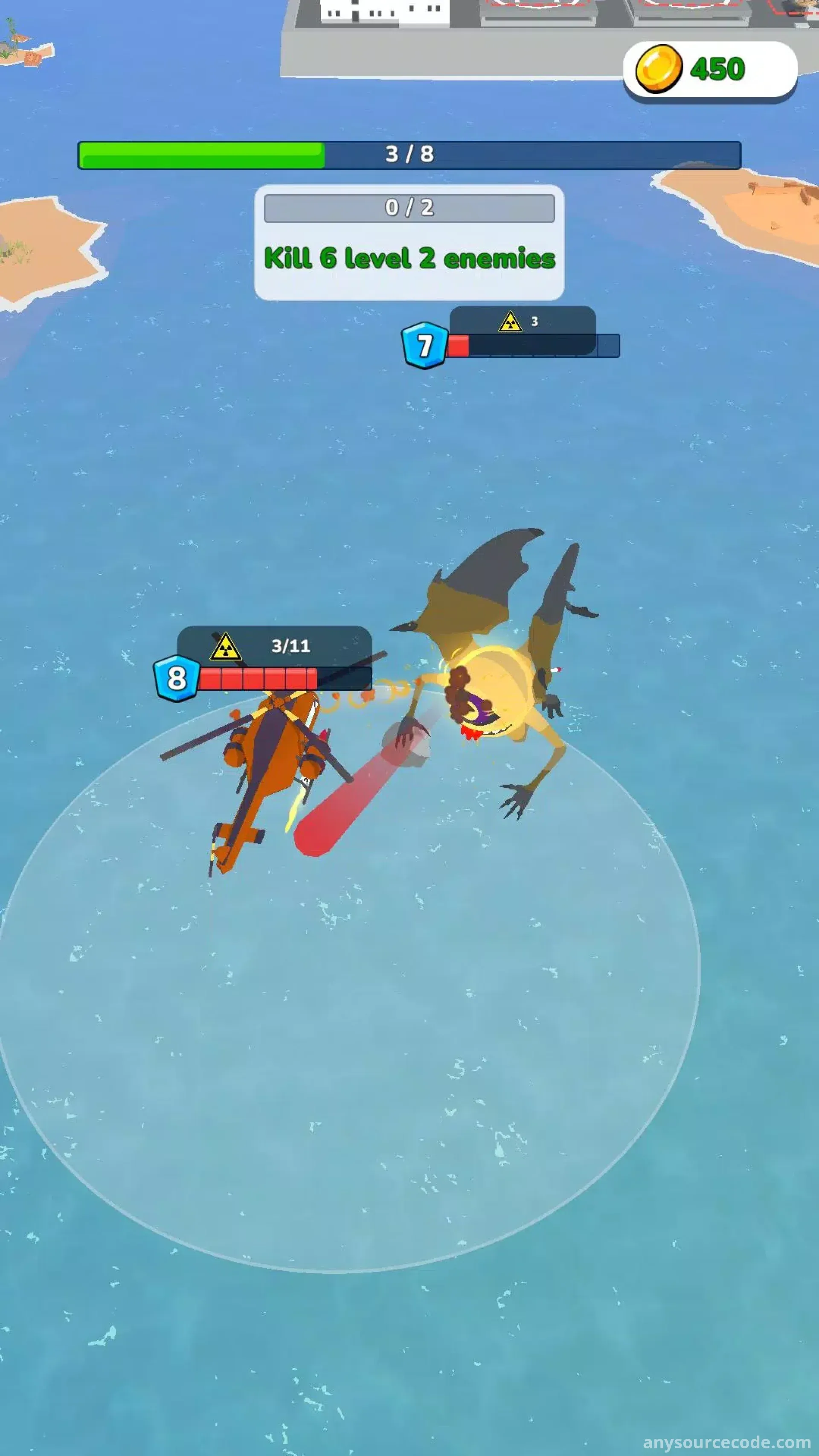Tap the "Kill 6 level 2 enemies" objective panel
The width and height of the screenshot is (819, 1456).
pos(409,243)
